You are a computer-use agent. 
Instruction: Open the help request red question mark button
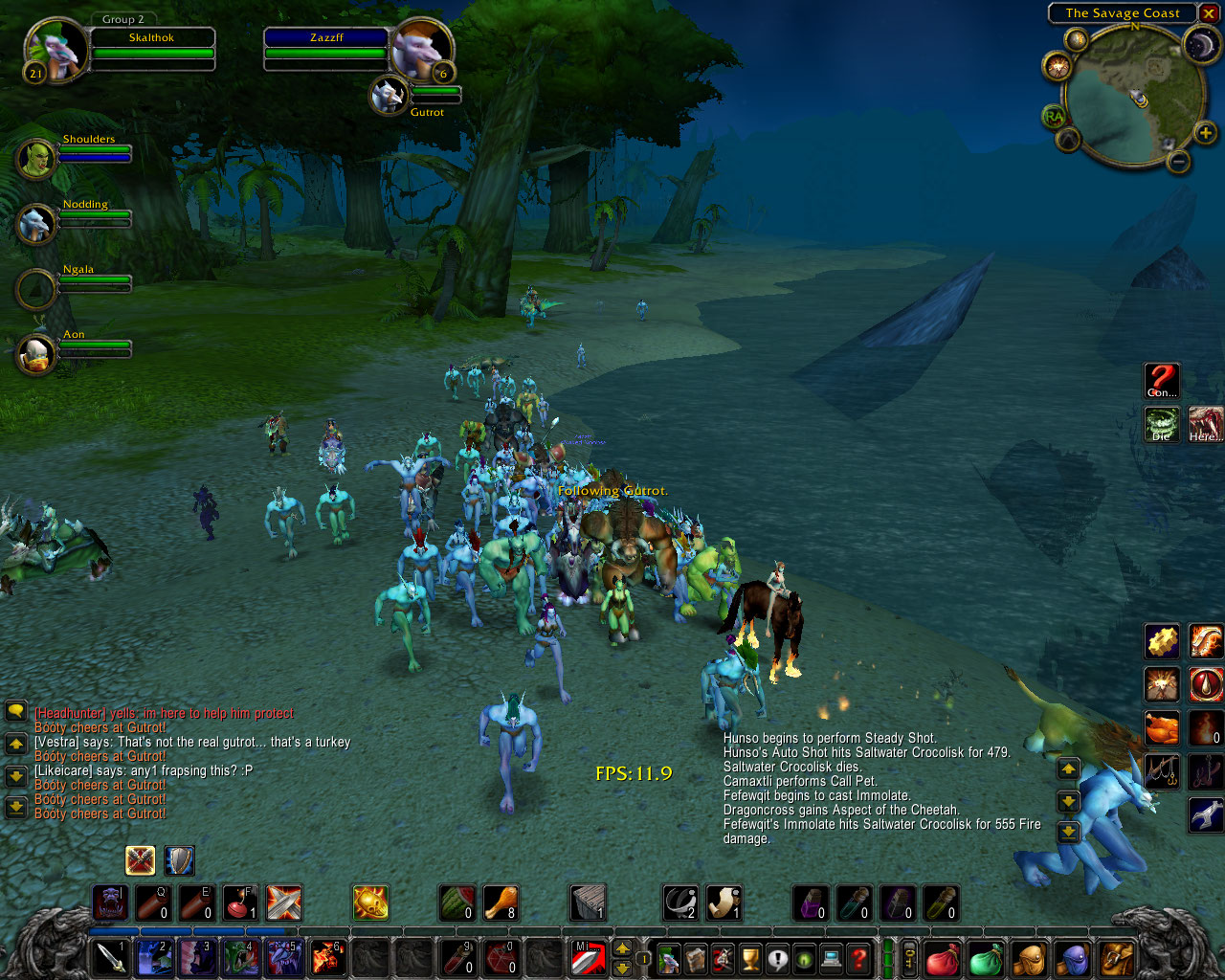coord(859,958)
